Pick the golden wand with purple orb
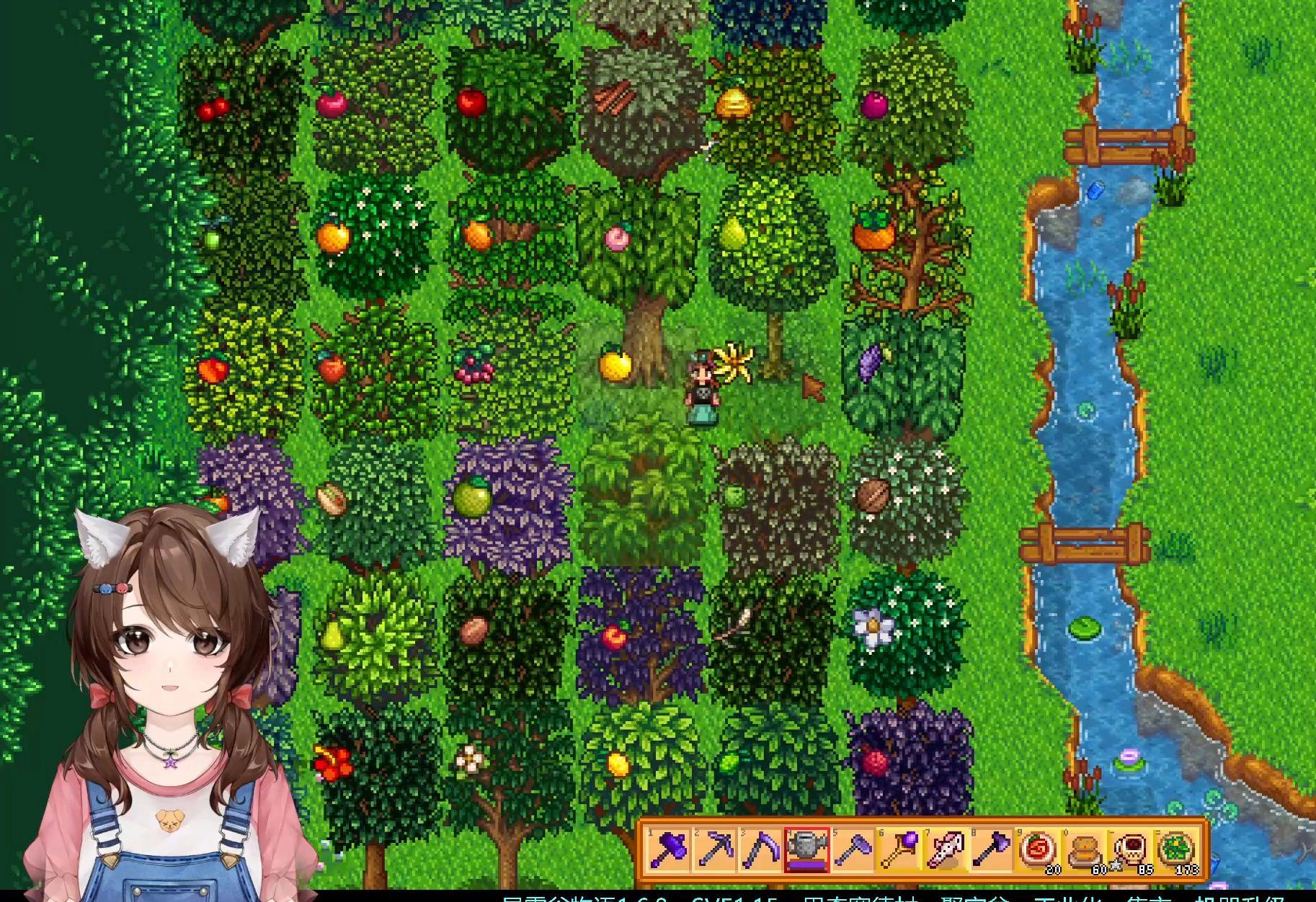 [x=899, y=850]
